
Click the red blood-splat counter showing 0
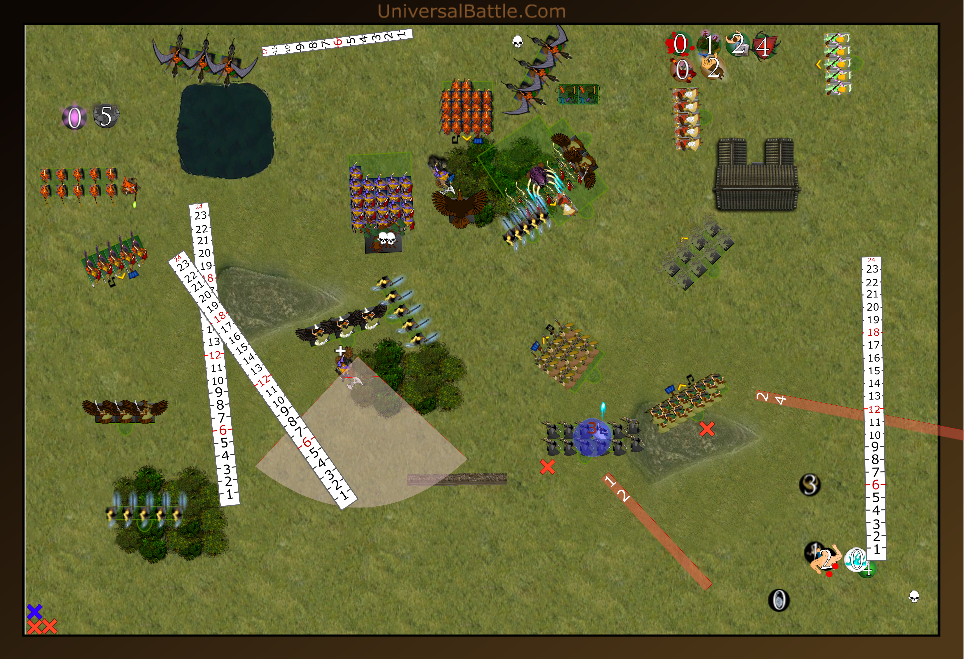click(x=679, y=44)
